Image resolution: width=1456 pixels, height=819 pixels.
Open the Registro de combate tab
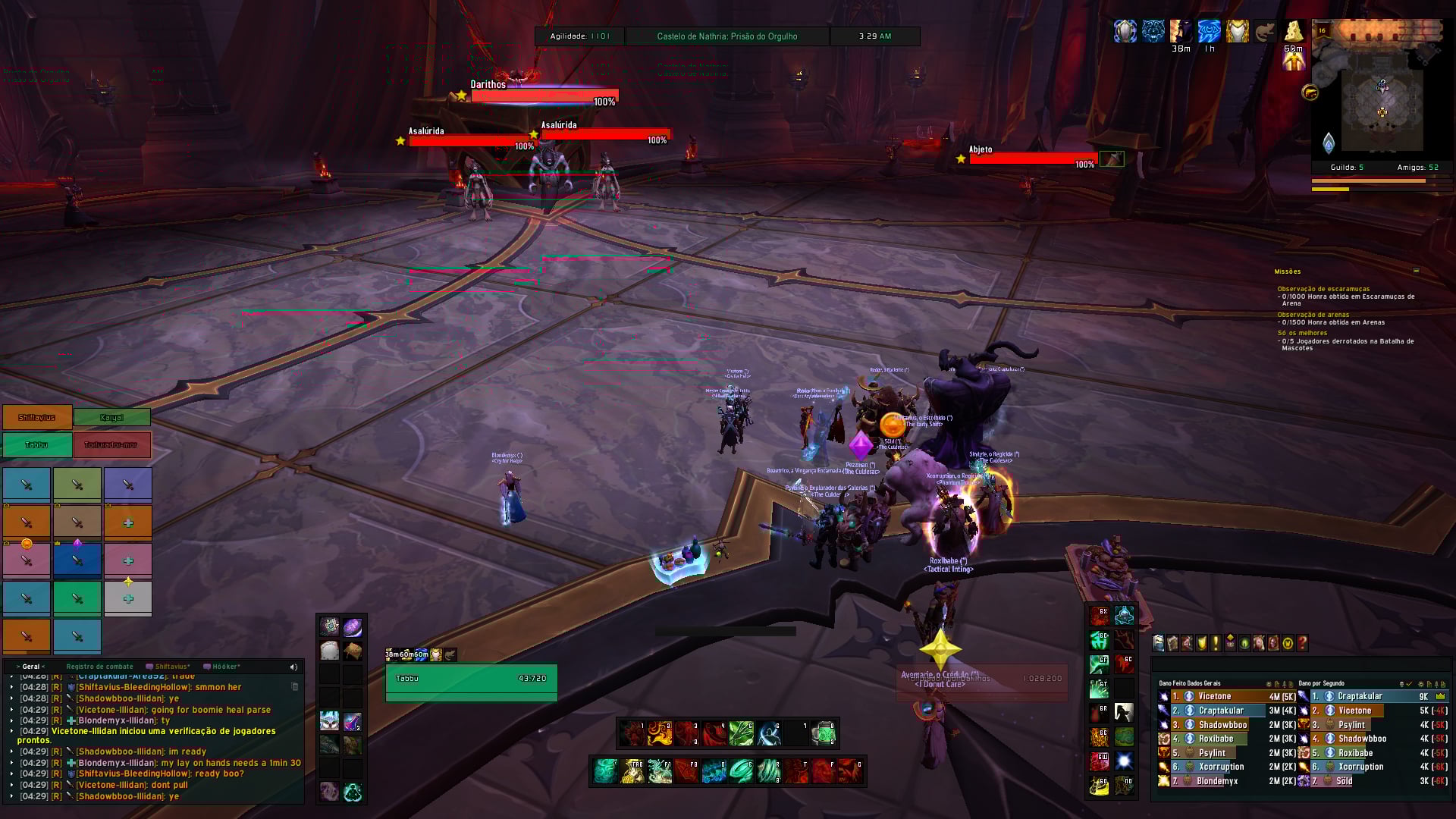click(99, 667)
